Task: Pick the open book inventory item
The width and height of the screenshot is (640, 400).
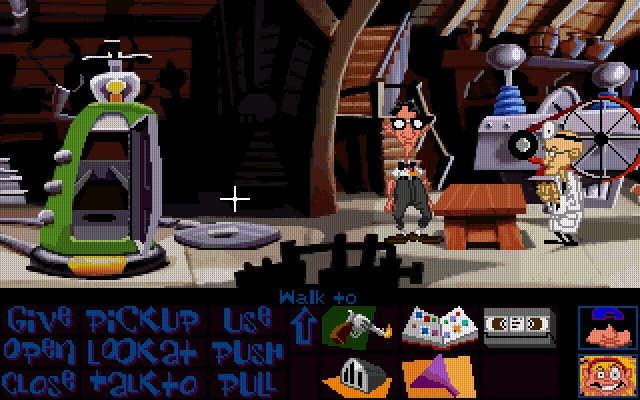Action: tap(437, 327)
